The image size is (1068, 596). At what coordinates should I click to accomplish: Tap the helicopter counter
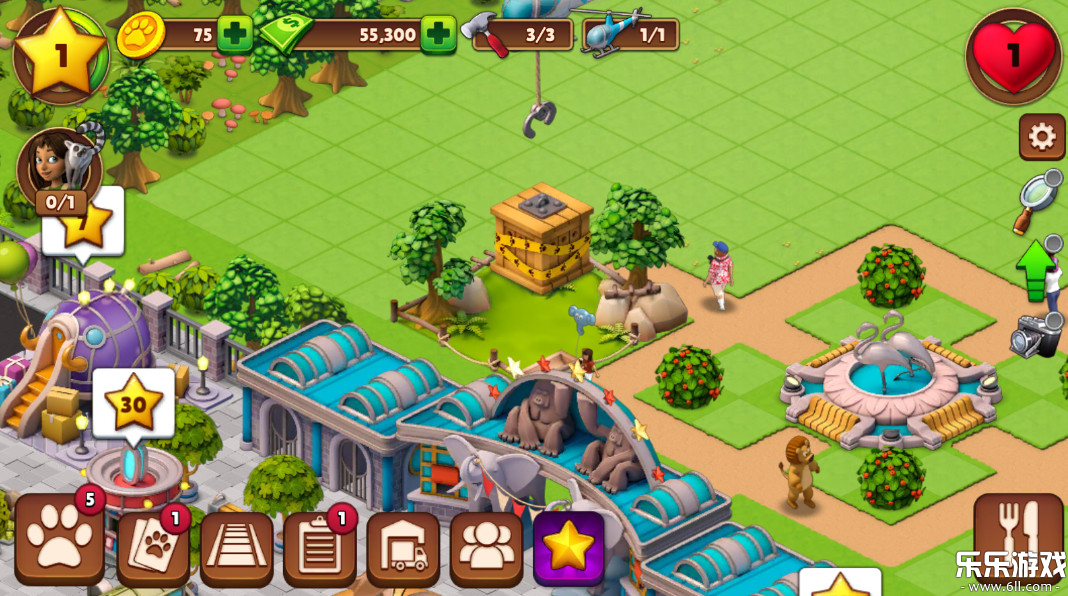coord(632,35)
